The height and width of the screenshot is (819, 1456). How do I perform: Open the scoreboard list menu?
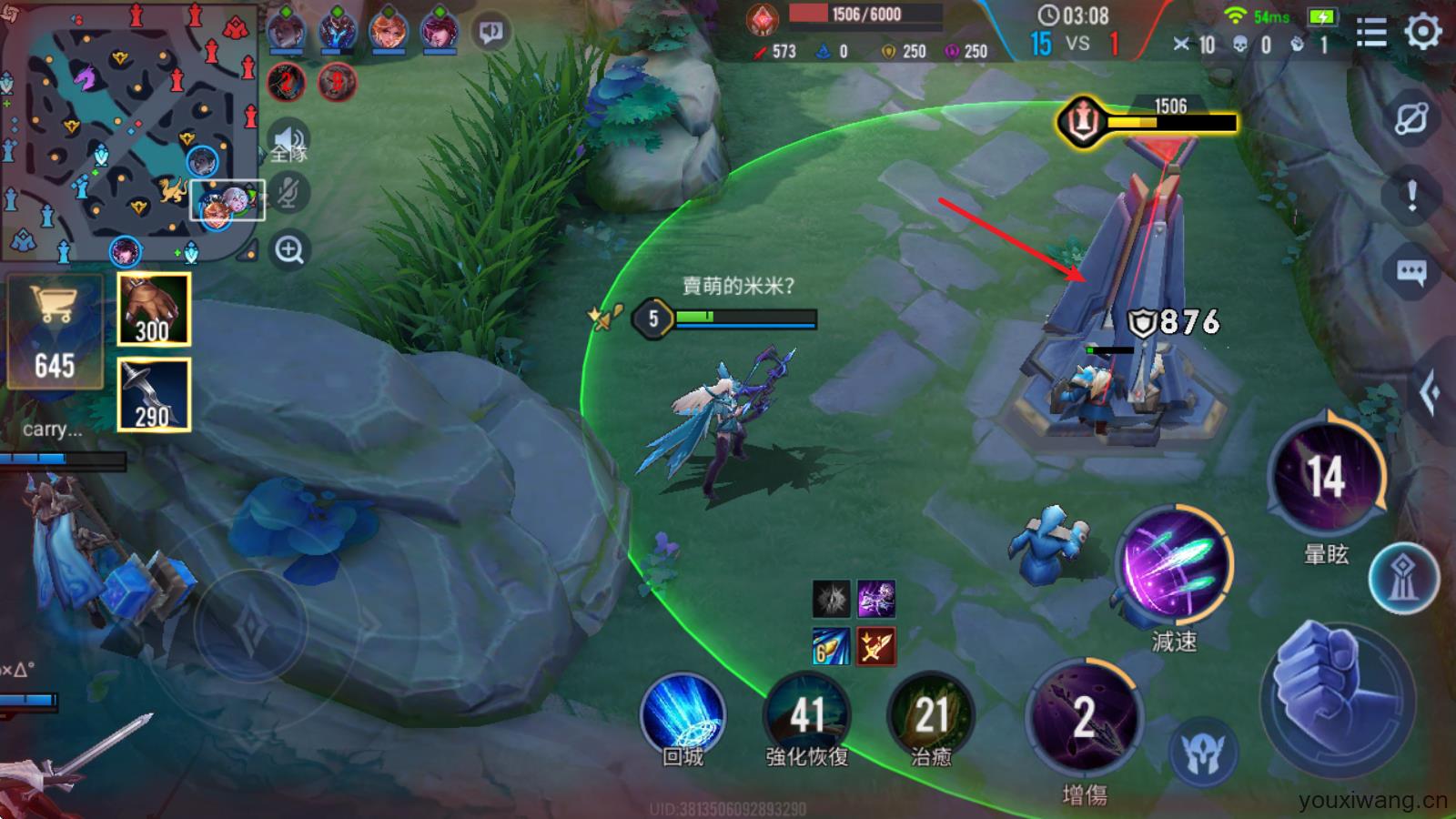click(1370, 34)
